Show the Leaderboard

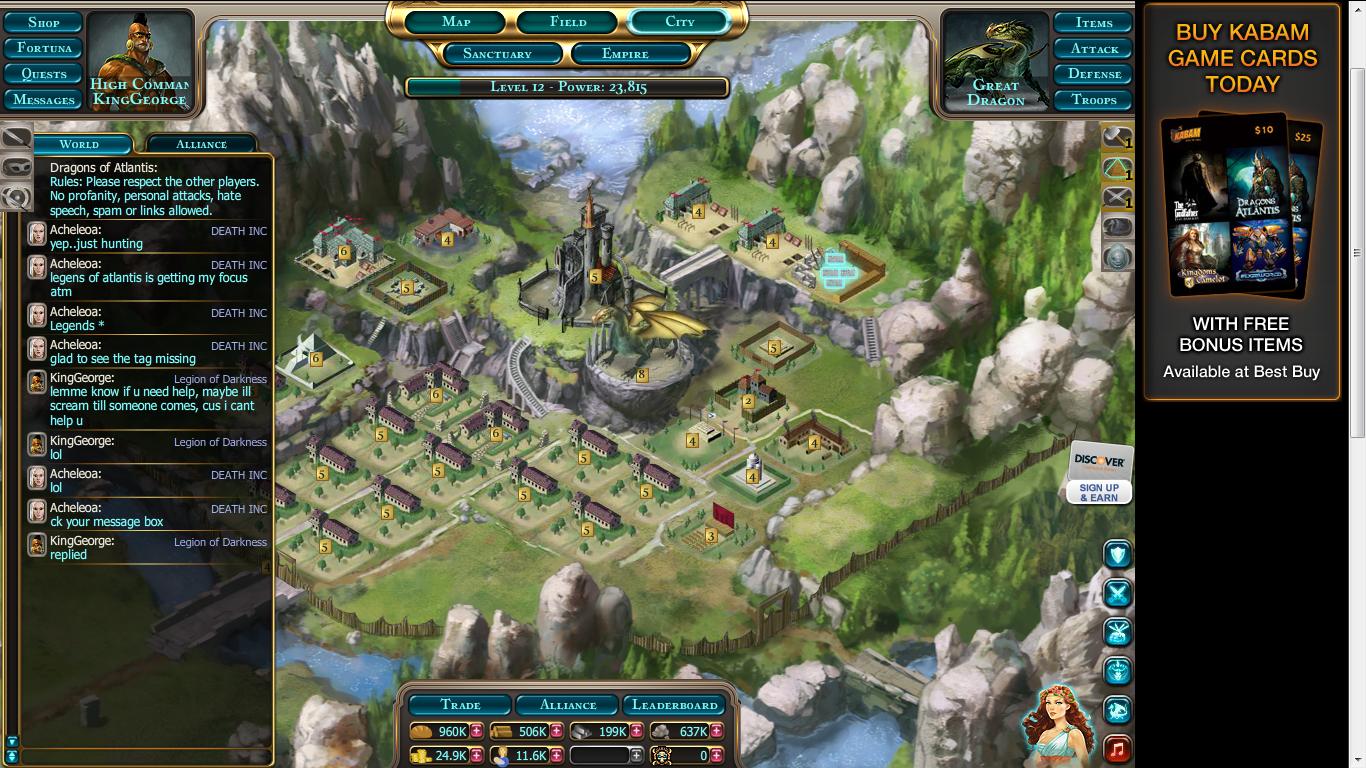[675, 705]
